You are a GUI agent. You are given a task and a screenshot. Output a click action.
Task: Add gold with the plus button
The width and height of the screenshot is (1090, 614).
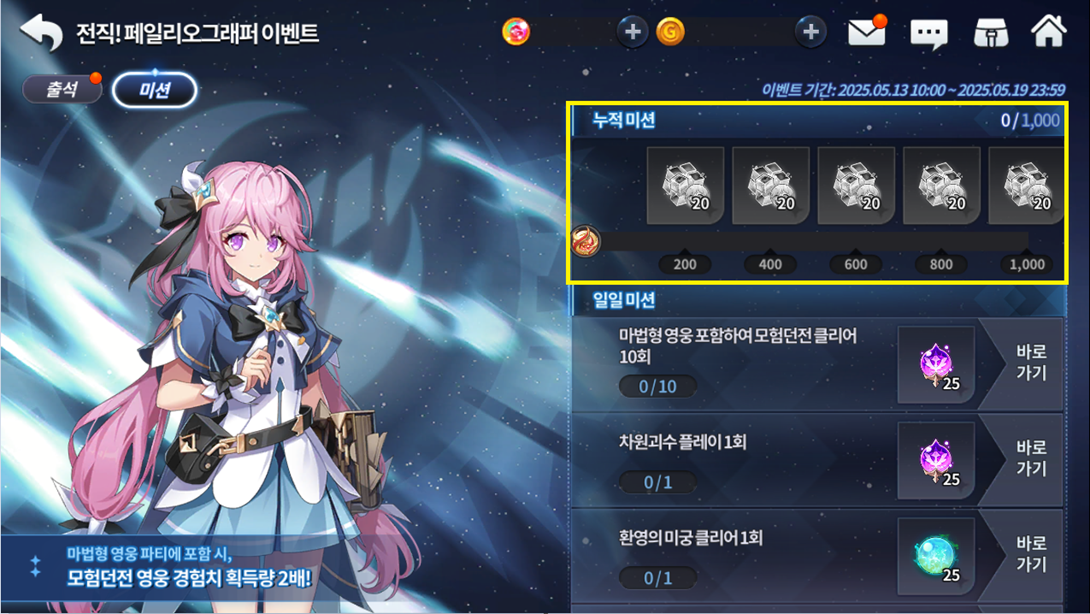tap(810, 32)
